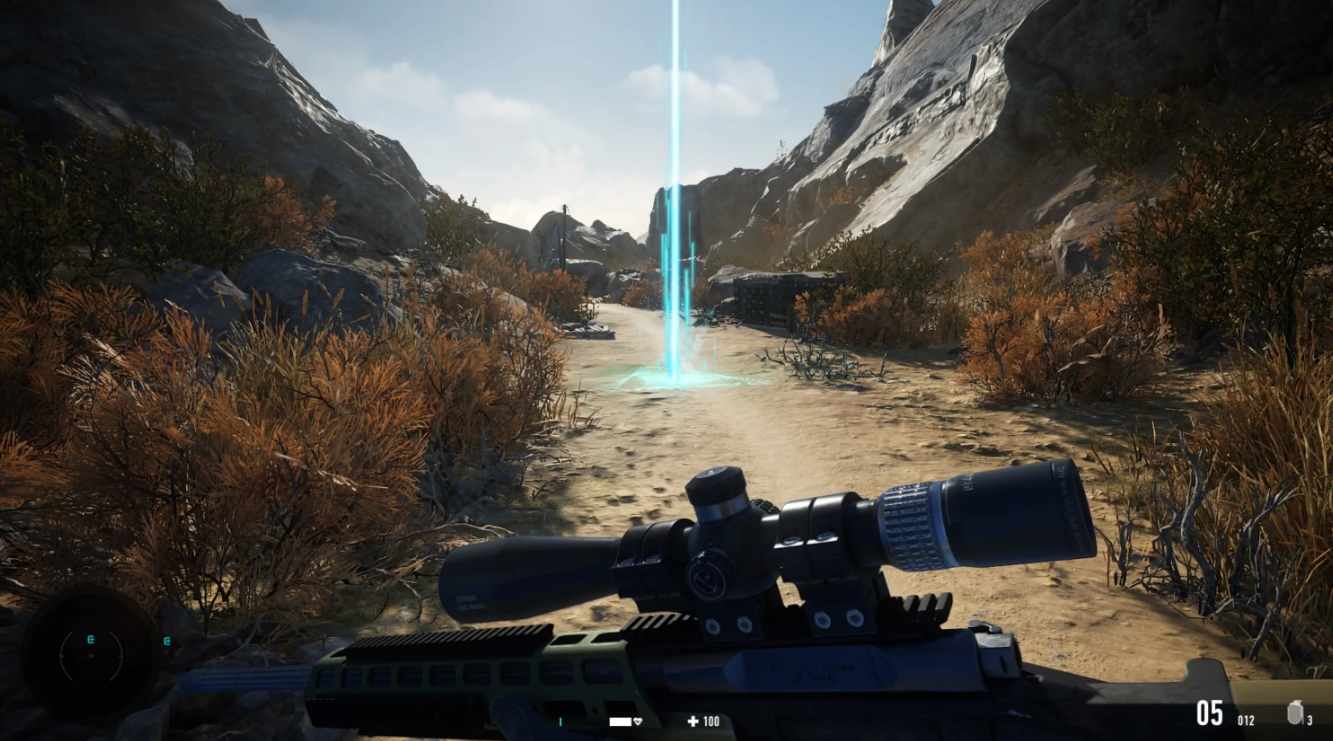Viewport: 1333px width, 741px height.
Task: Select the ammo count reading 05
Action: (x=1209, y=713)
